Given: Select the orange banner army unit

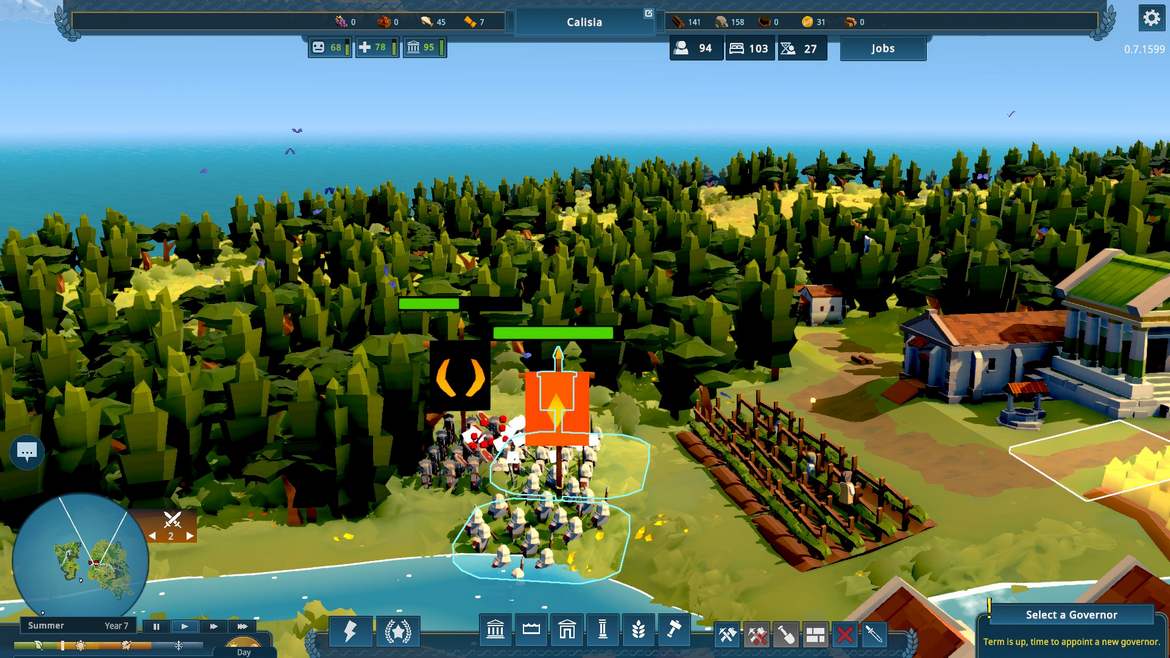Looking at the screenshot, I should pyautogui.click(x=557, y=409).
